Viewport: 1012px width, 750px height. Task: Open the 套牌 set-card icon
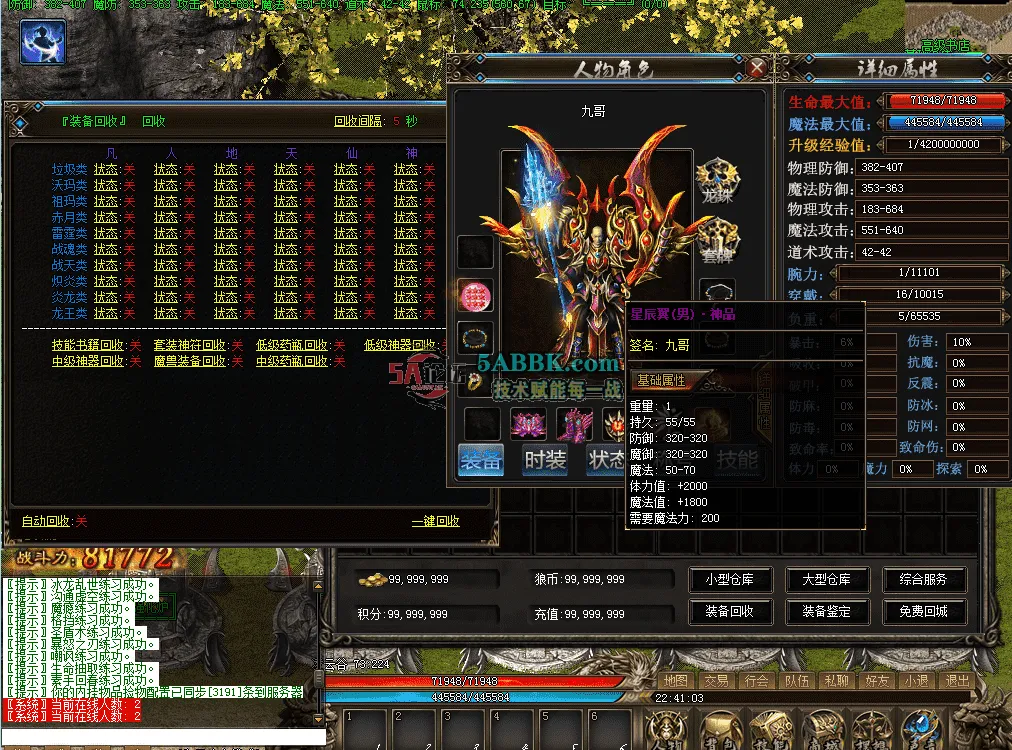pos(716,238)
